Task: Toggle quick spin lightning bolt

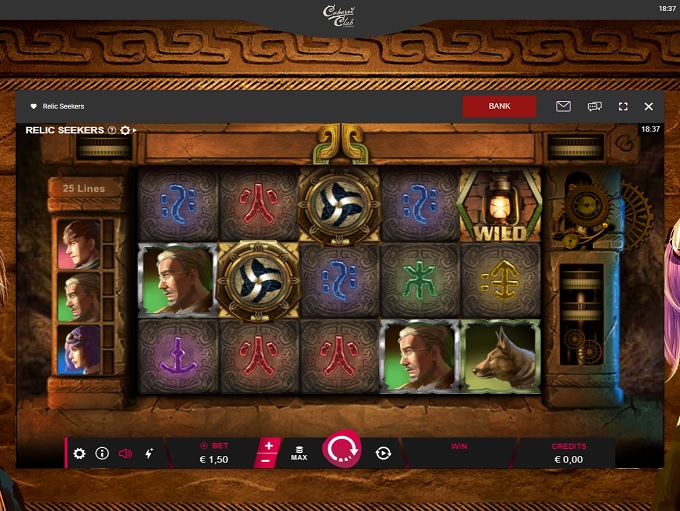Action: tap(149, 453)
